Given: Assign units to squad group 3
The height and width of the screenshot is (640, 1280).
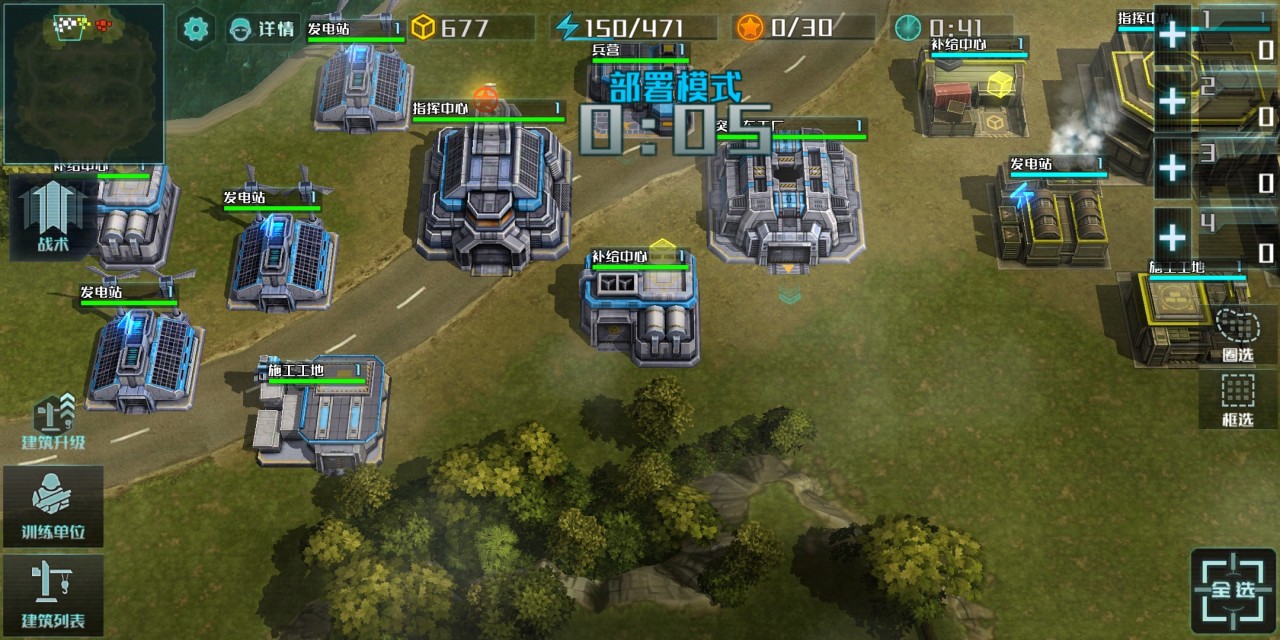Looking at the screenshot, I should pos(1173,168).
